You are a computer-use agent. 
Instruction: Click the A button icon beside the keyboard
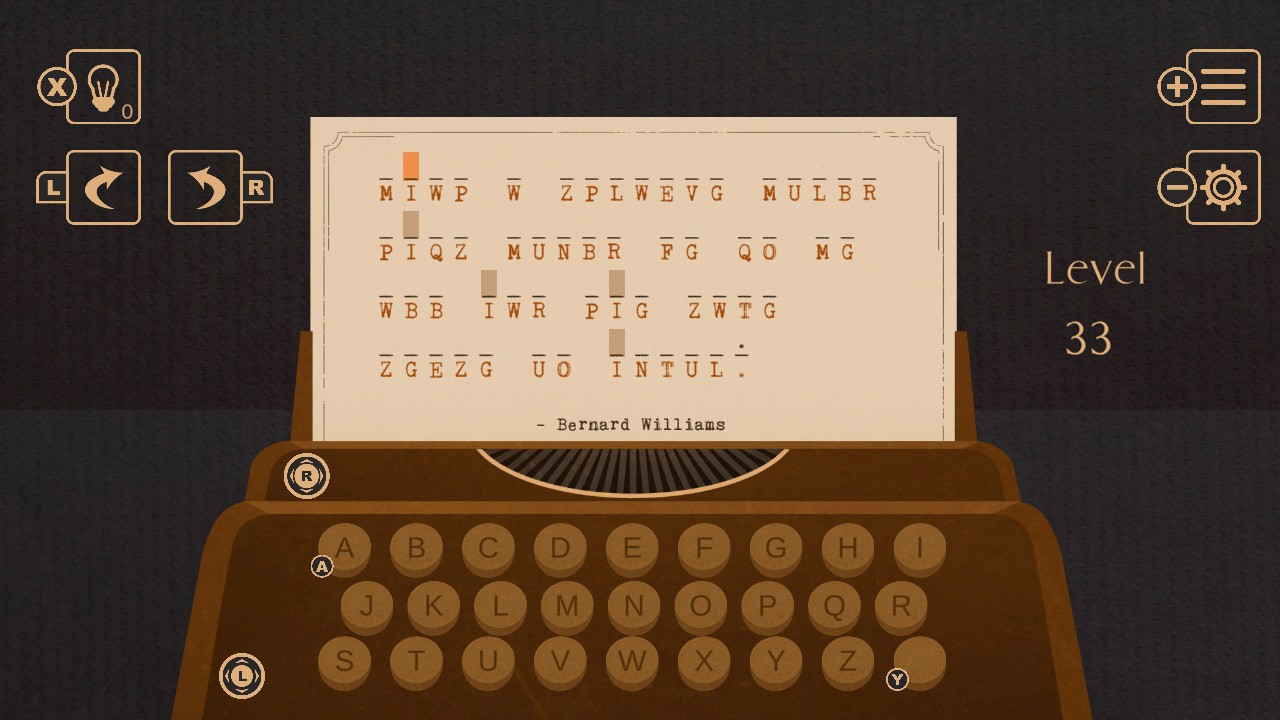(x=322, y=566)
